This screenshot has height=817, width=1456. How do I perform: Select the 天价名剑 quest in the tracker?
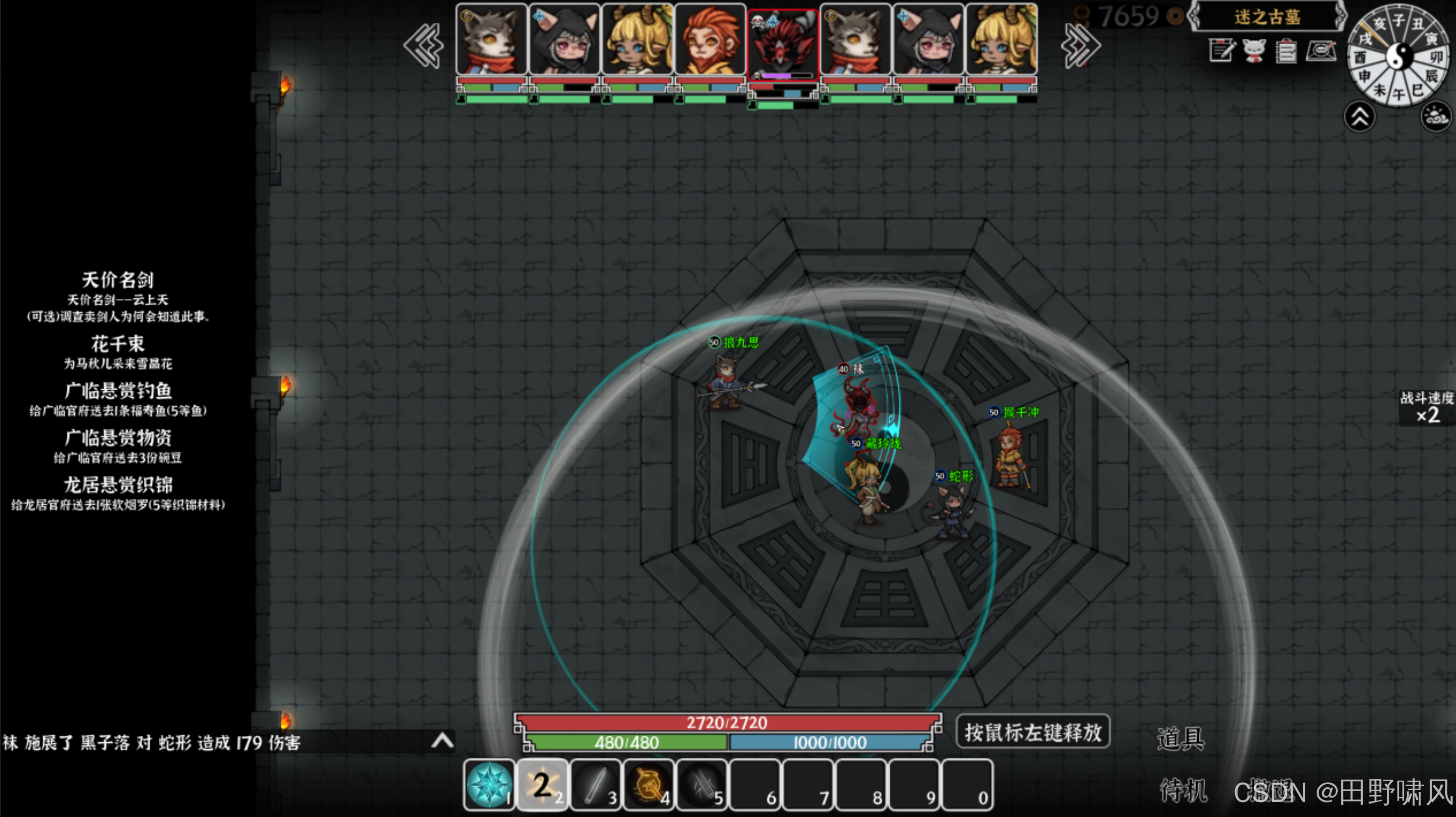click(117, 280)
